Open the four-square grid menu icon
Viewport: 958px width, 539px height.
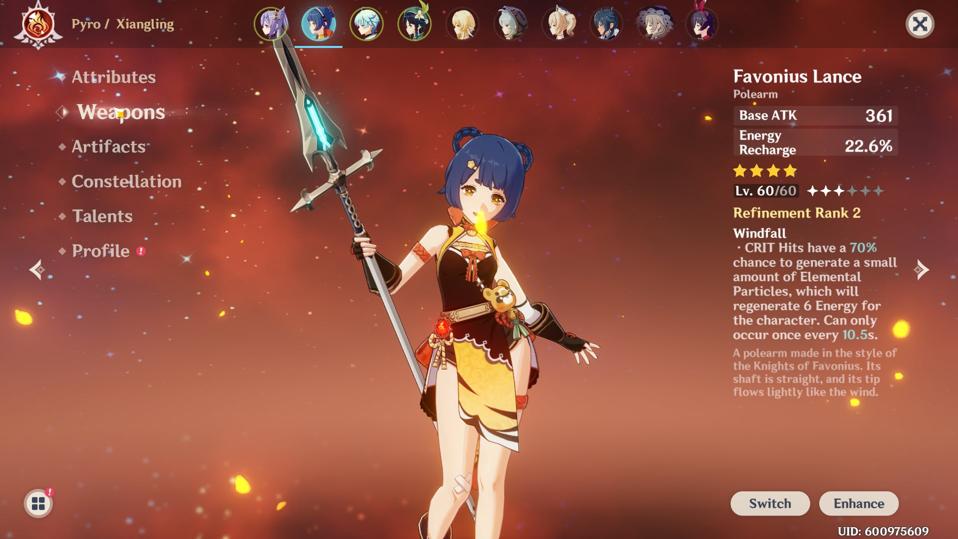click(38, 503)
